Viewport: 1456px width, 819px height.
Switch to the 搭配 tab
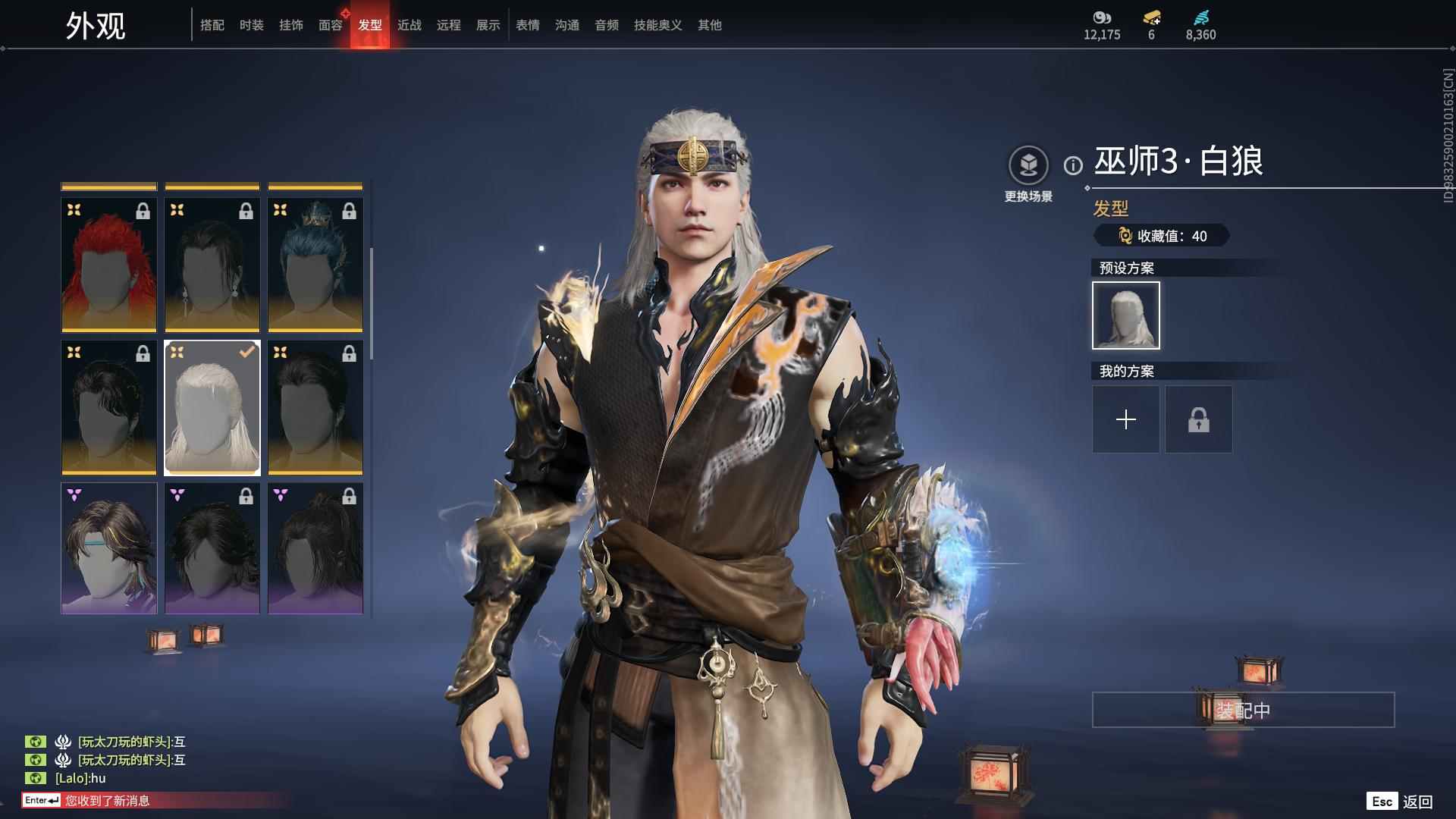[212, 25]
